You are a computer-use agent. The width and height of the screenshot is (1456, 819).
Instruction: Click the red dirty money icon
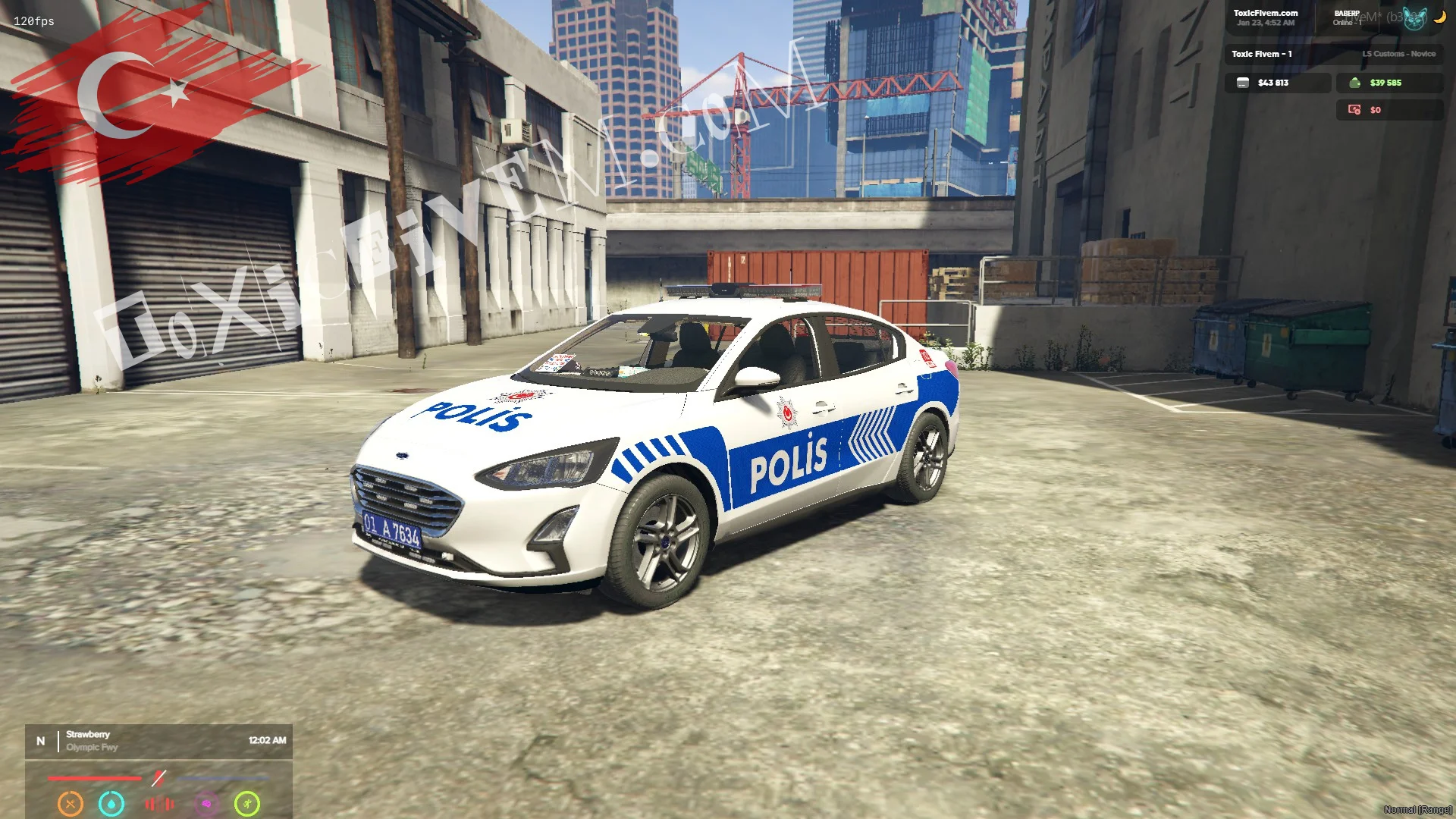pos(1354,110)
